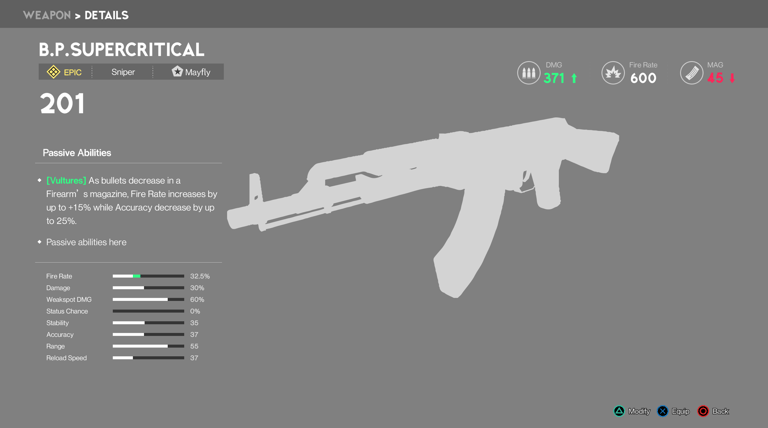The height and width of the screenshot is (428, 768).
Task: Select the EPIC rarity tag
Action: tap(65, 72)
